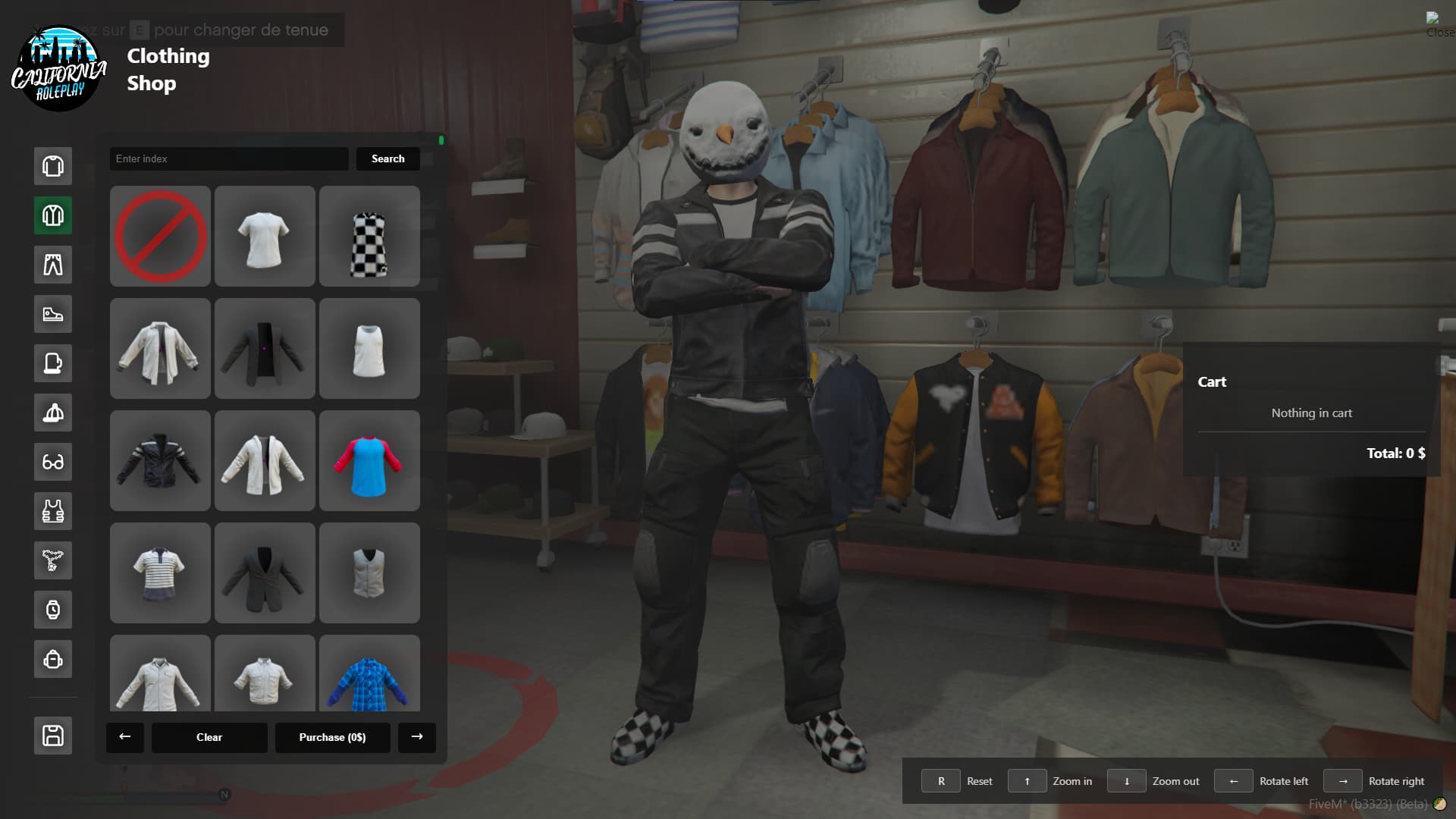Toggle the green switch above the search bar
Screen dimensions: 1456x819
tap(441, 140)
